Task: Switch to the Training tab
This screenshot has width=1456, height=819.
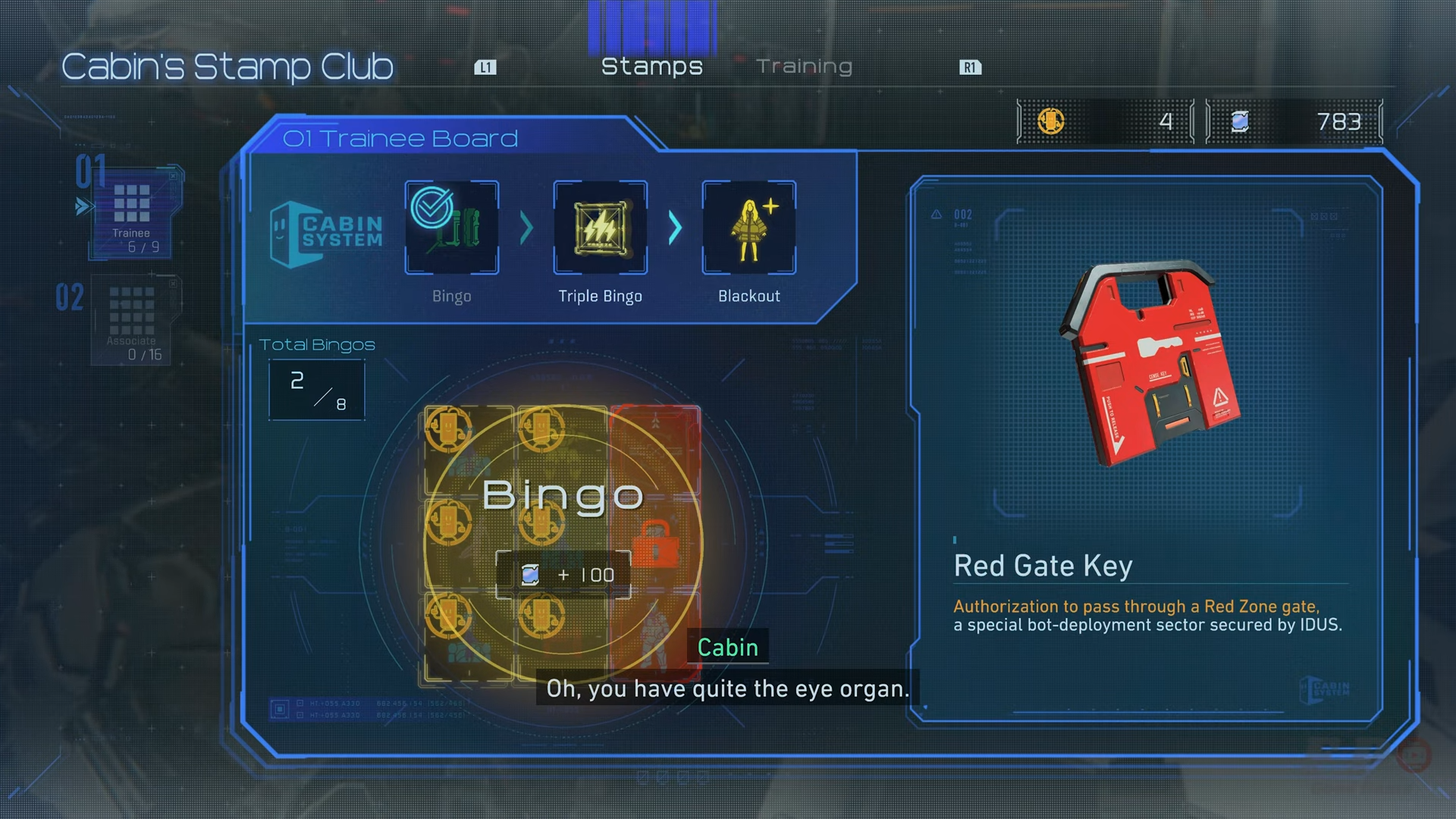Action: pos(804,67)
